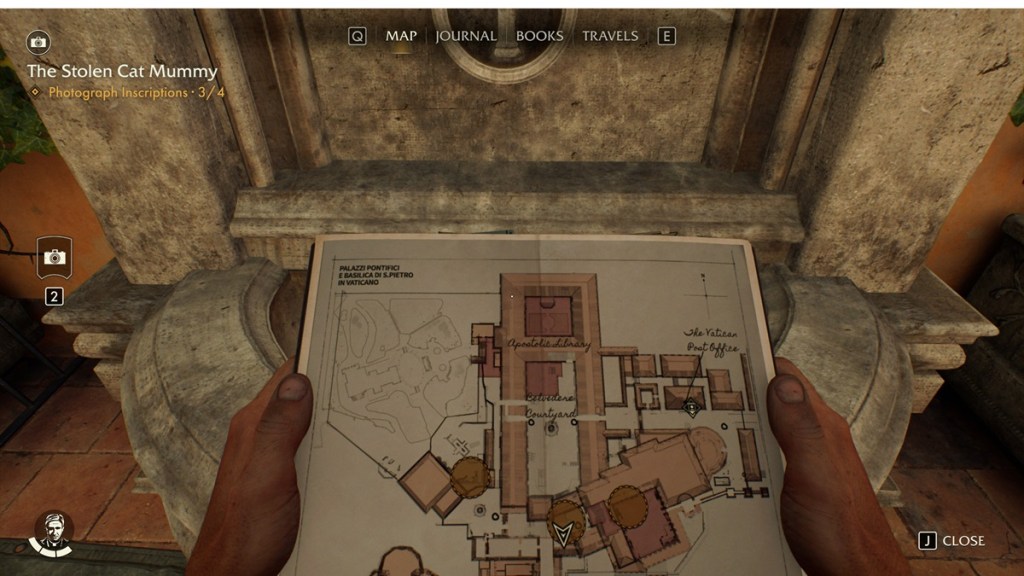Click the player arrow marker on map
The height and width of the screenshot is (576, 1024).
(564, 531)
